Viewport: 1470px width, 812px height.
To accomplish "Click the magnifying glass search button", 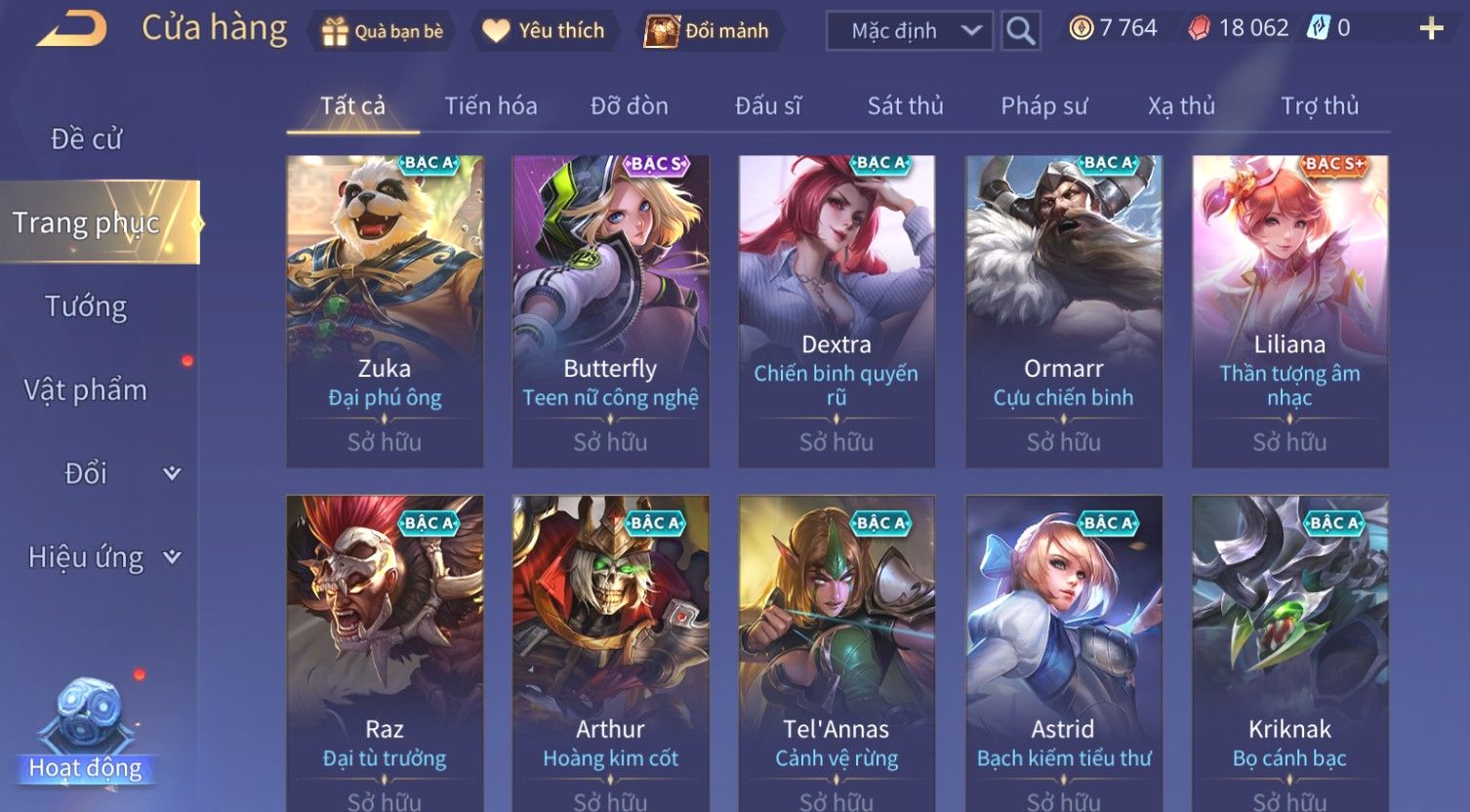I will (x=1021, y=31).
